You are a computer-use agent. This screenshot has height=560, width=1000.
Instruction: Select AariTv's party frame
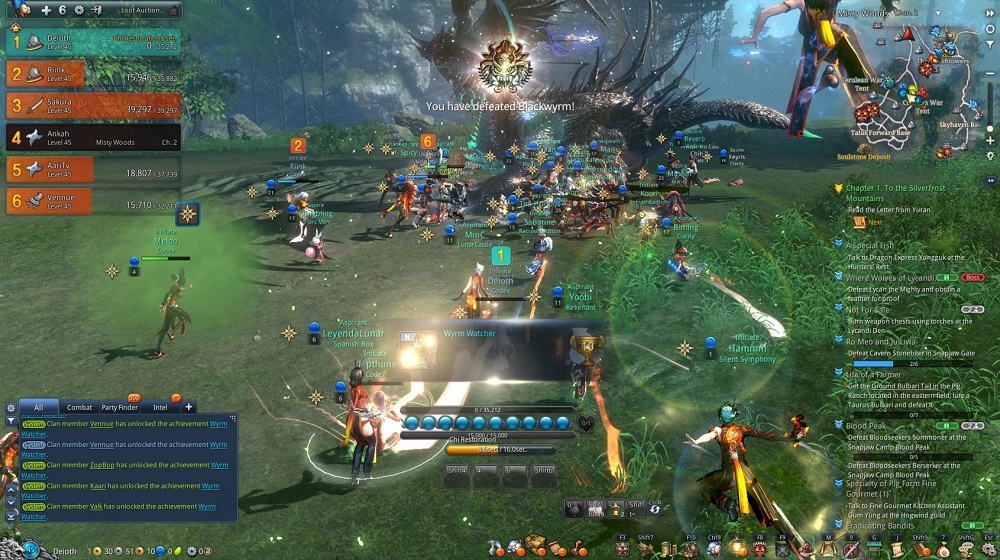point(93,170)
